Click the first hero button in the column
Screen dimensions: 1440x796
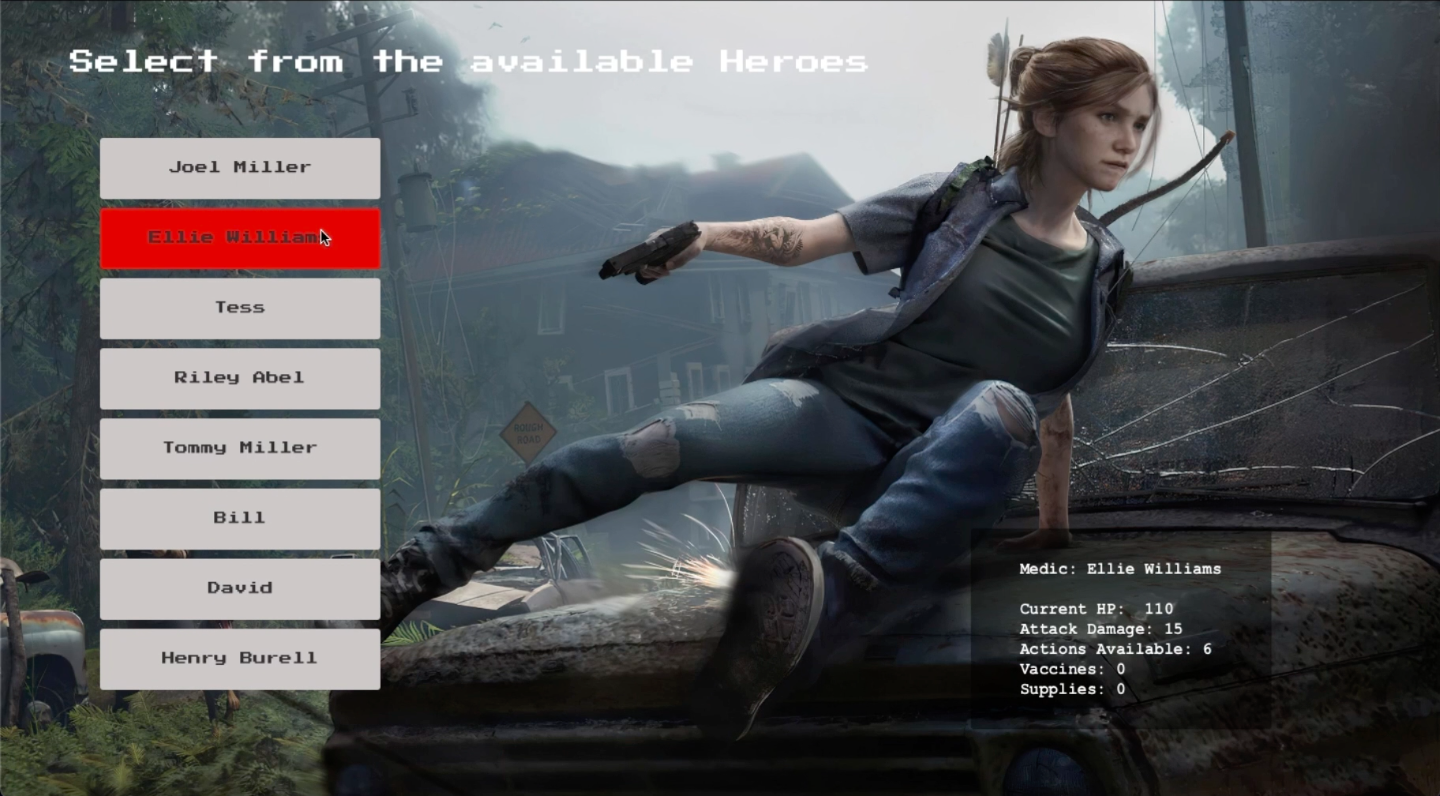[x=240, y=167]
